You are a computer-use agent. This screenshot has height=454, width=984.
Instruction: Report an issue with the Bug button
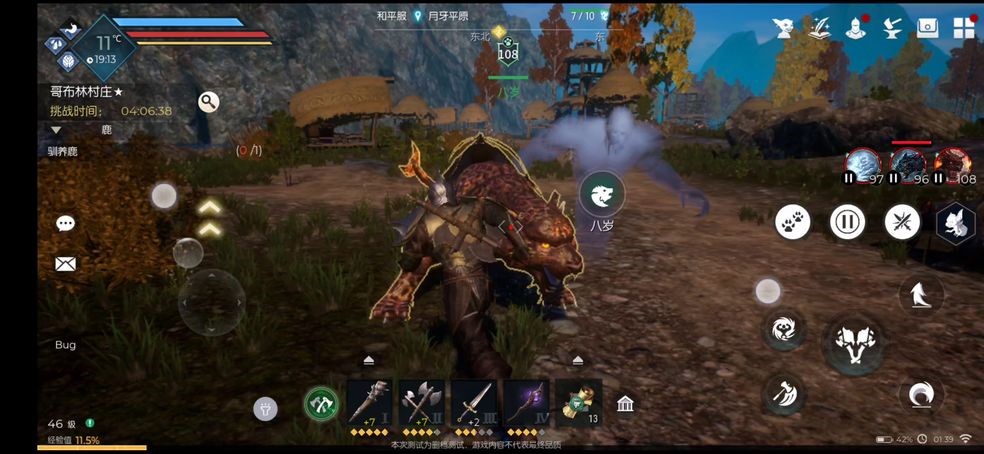tap(65, 345)
